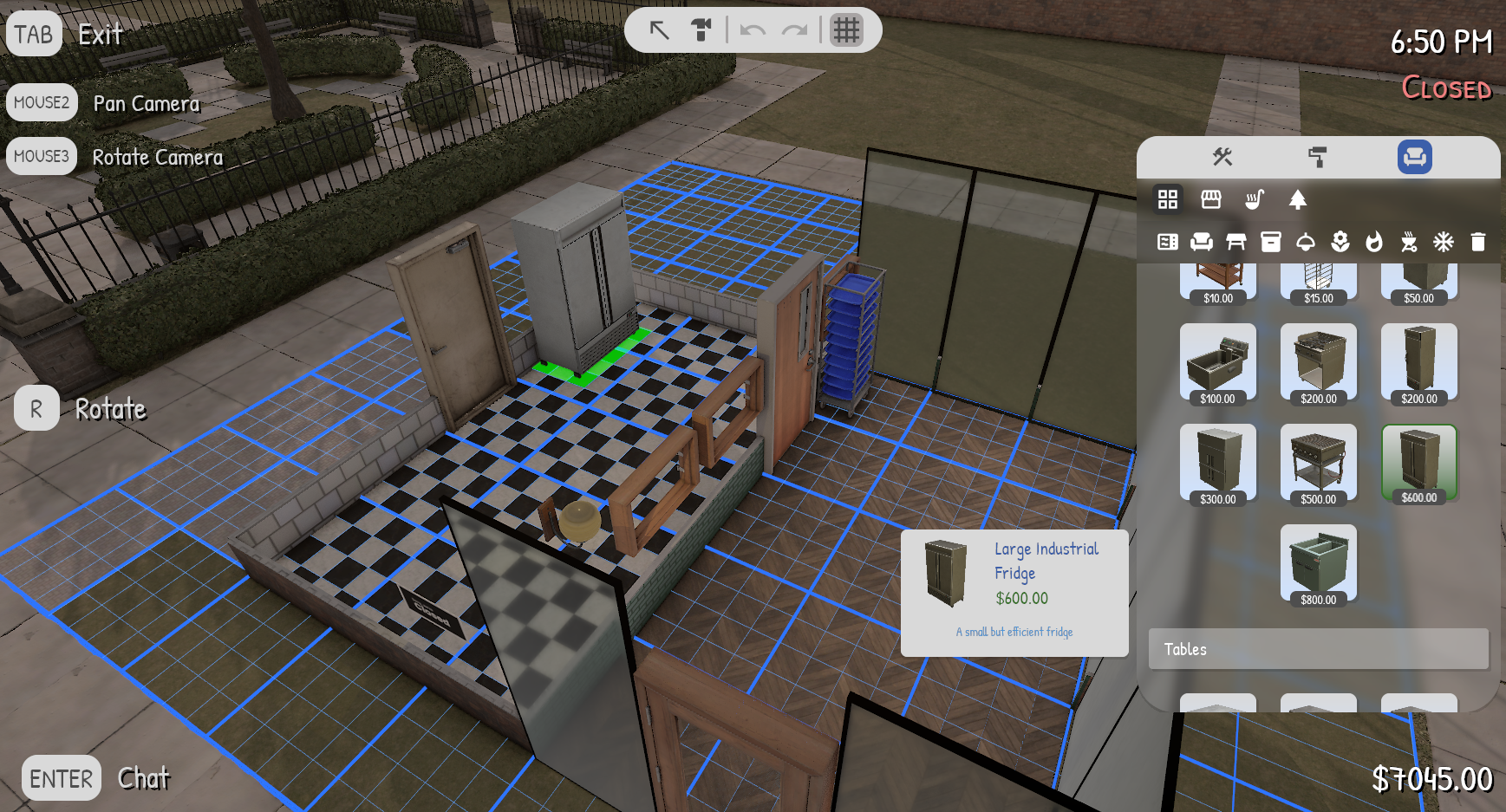Show all categories with the four-squares icon
This screenshot has width=1506, height=812.
(x=1168, y=199)
